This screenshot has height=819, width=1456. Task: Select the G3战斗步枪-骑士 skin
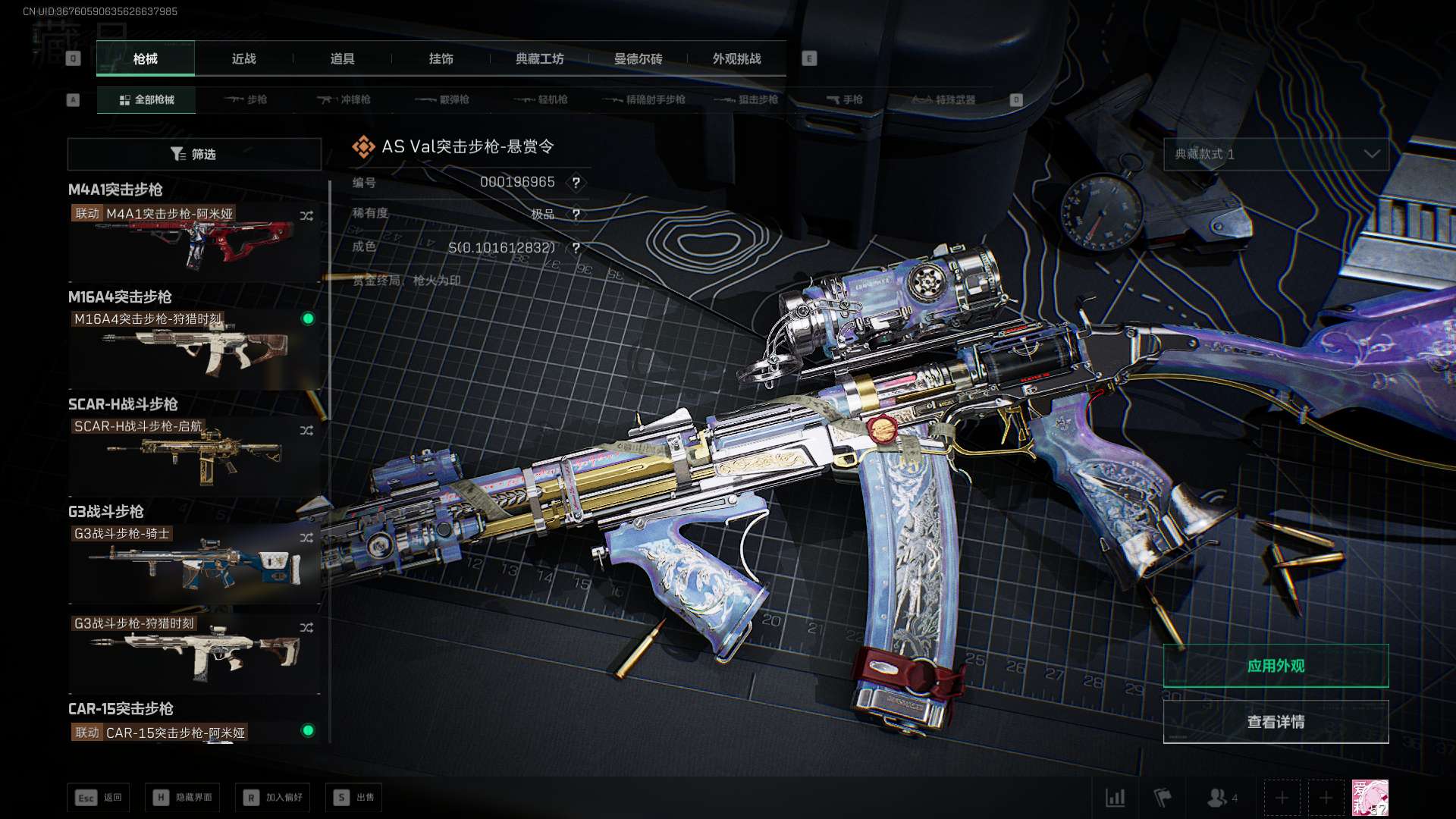tap(194, 563)
